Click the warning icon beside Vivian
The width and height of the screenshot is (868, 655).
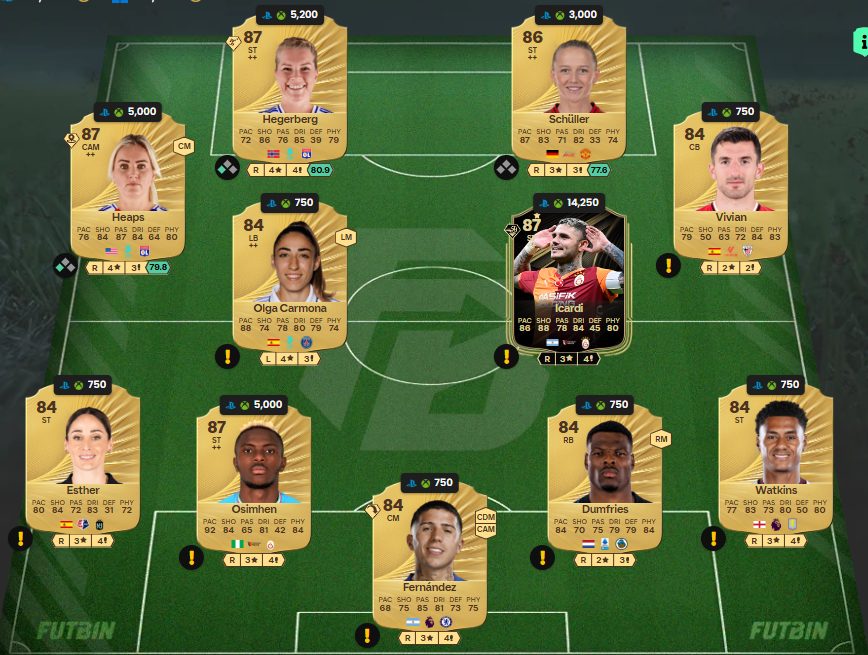point(668,266)
